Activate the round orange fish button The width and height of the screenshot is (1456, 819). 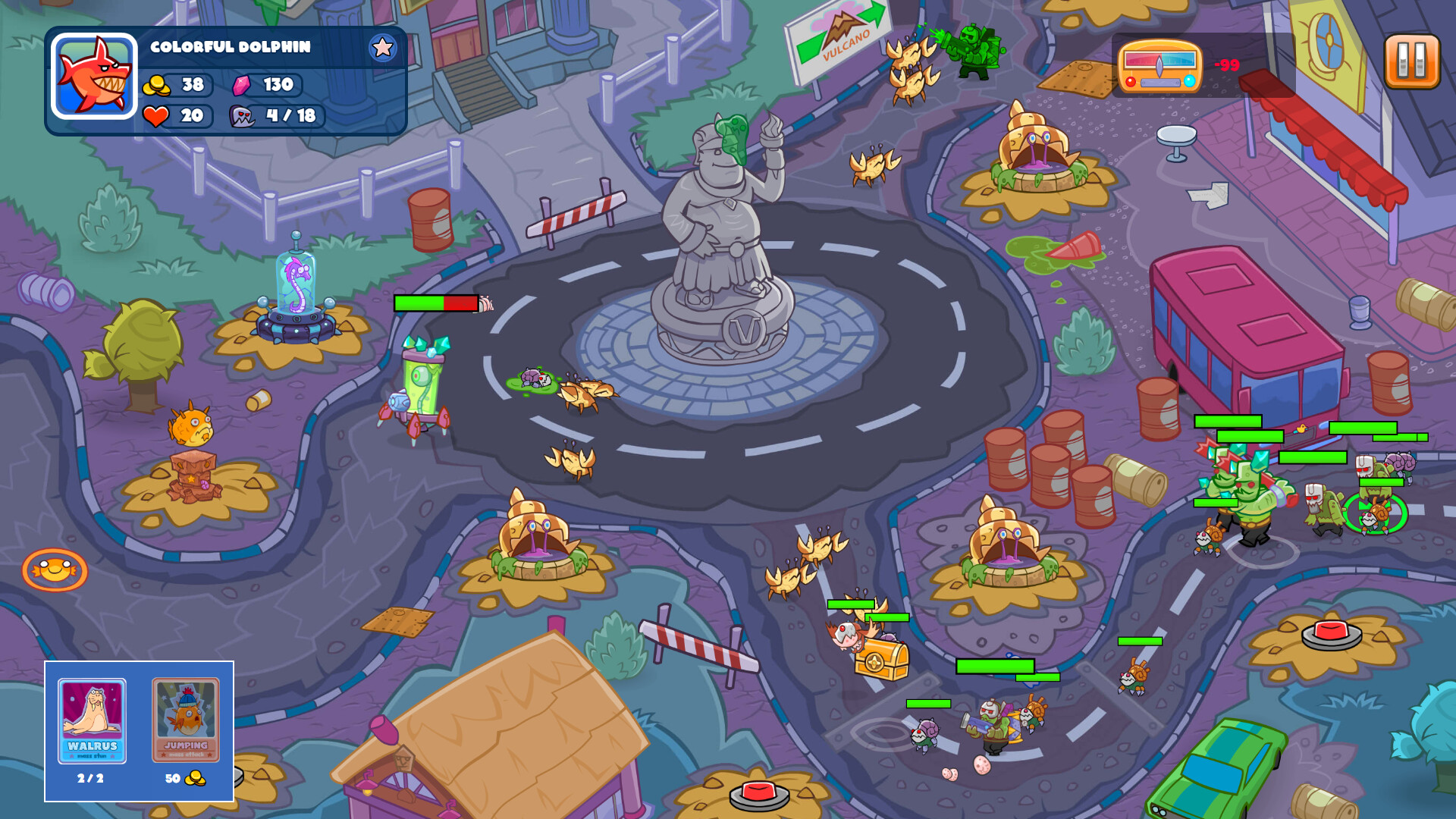click(55, 570)
